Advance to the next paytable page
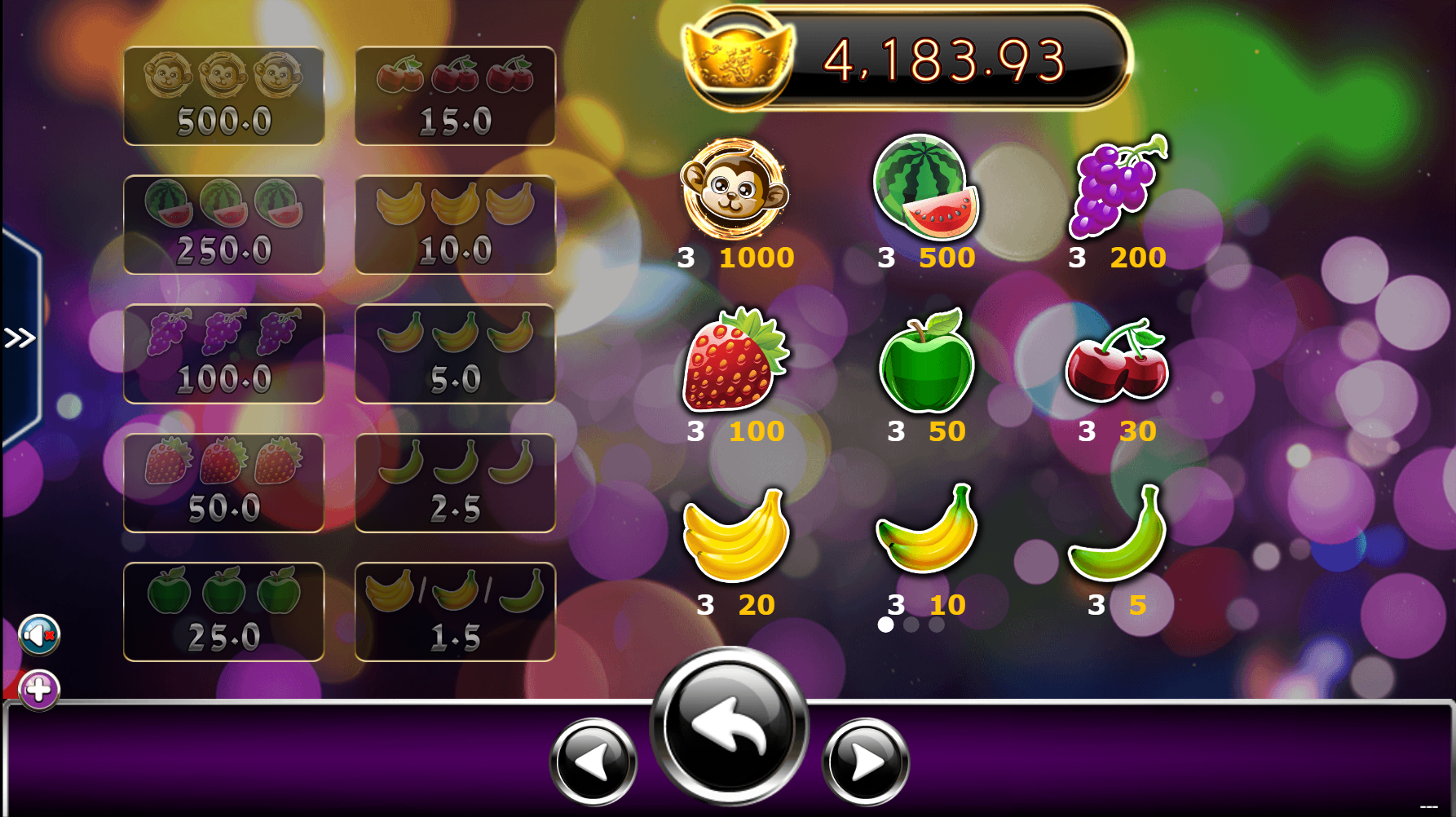The width and height of the screenshot is (1456, 817). [x=866, y=762]
